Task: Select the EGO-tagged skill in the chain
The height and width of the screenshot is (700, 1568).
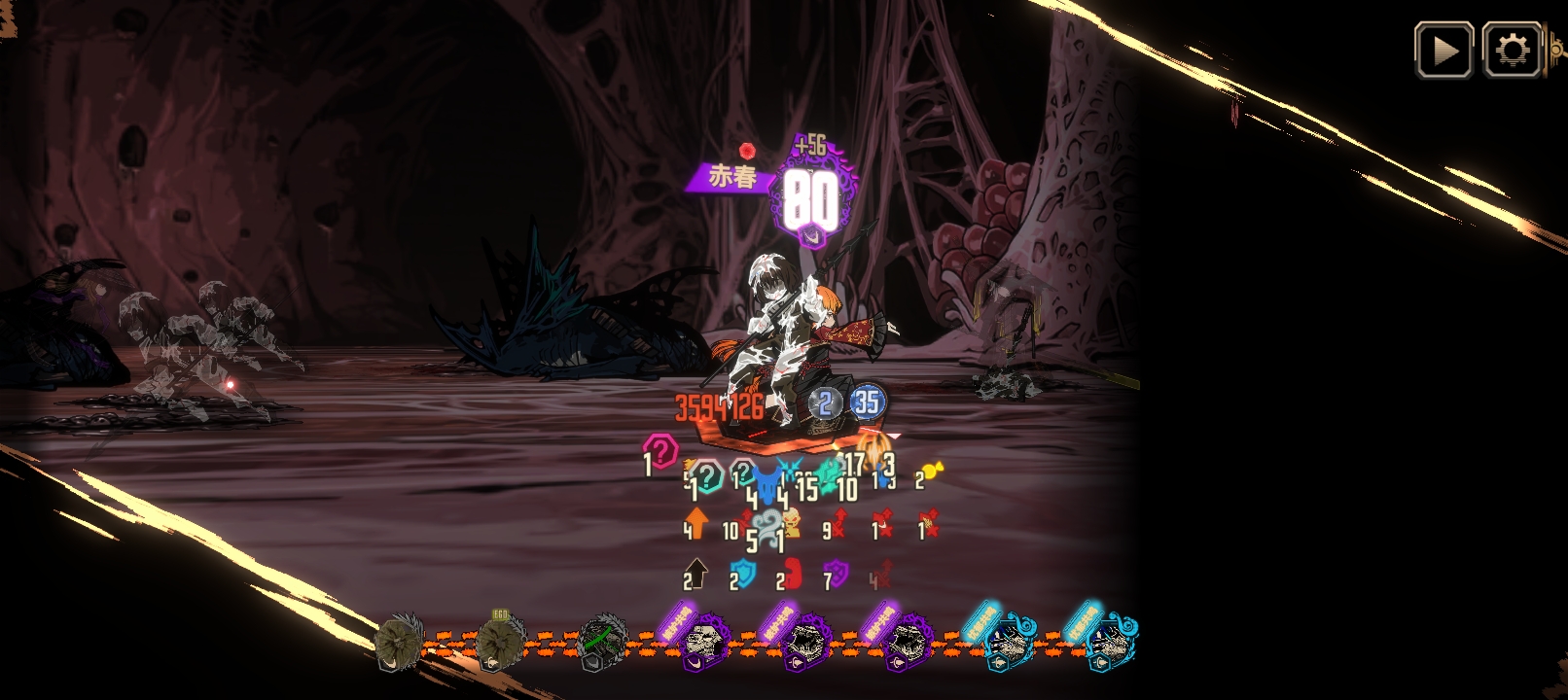Action: [x=500, y=642]
